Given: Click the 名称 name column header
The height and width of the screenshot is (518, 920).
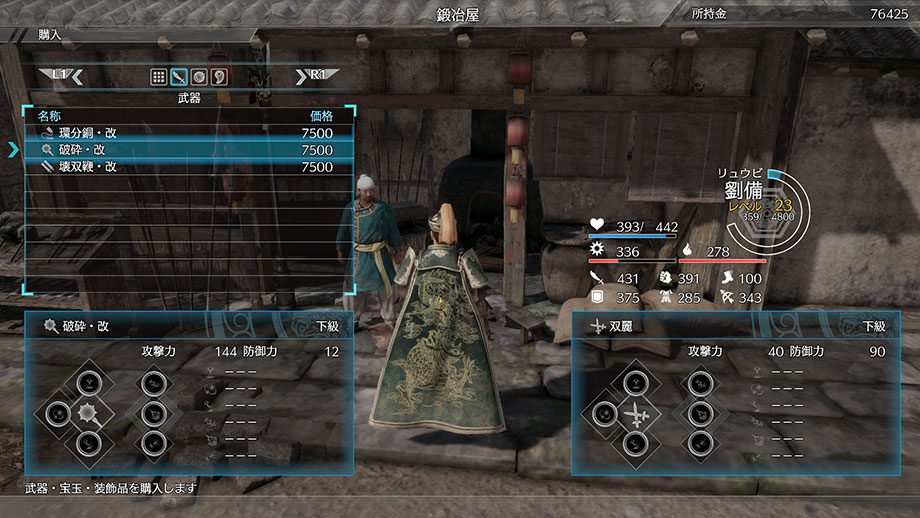Looking at the screenshot, I should click(x=50, y=116).
